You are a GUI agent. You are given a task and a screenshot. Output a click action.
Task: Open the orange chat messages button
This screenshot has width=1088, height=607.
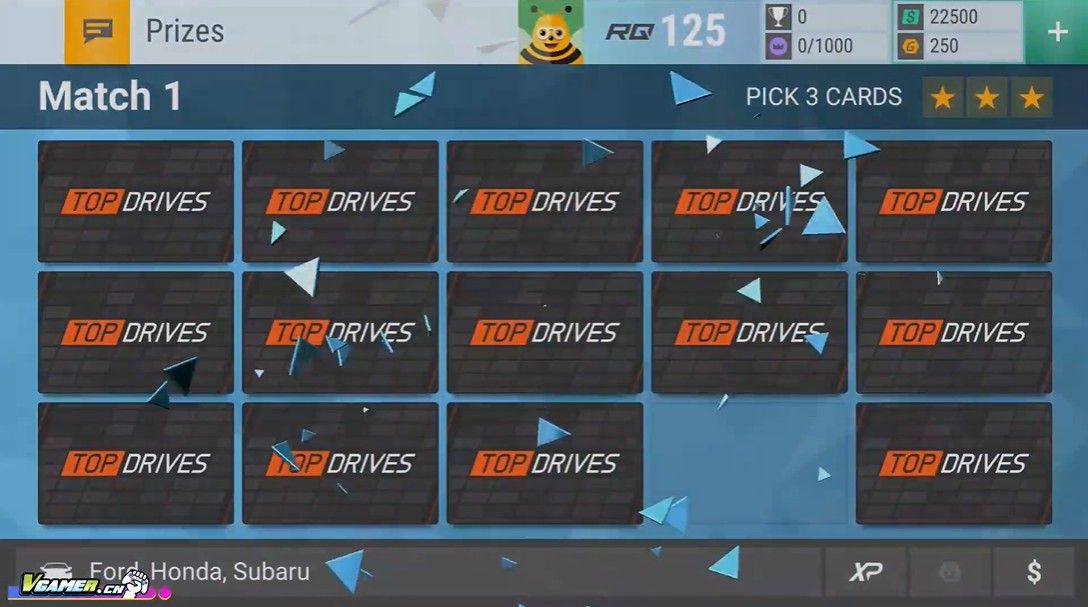click(x=97, y=32)
